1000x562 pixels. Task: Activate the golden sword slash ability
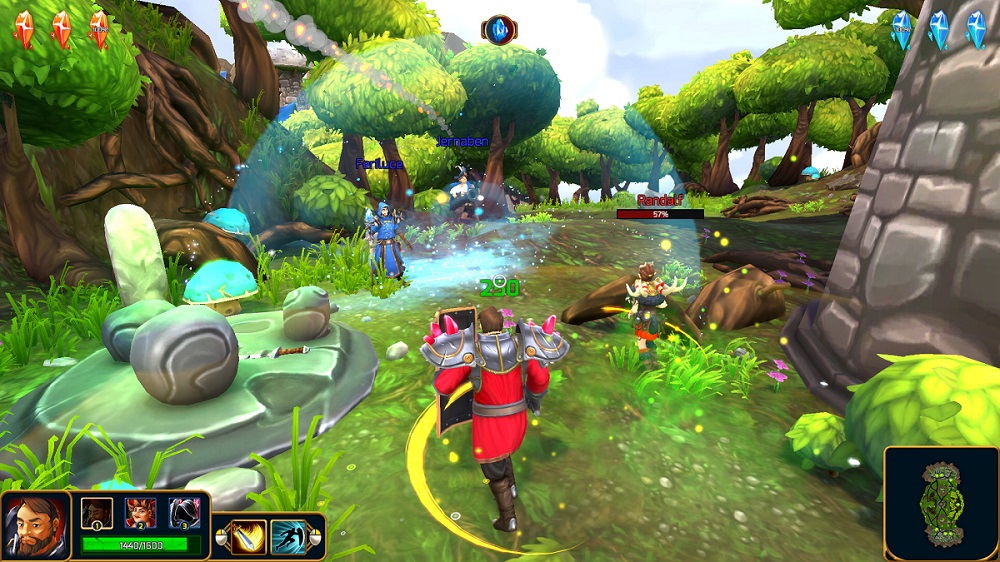click(248, 537)
